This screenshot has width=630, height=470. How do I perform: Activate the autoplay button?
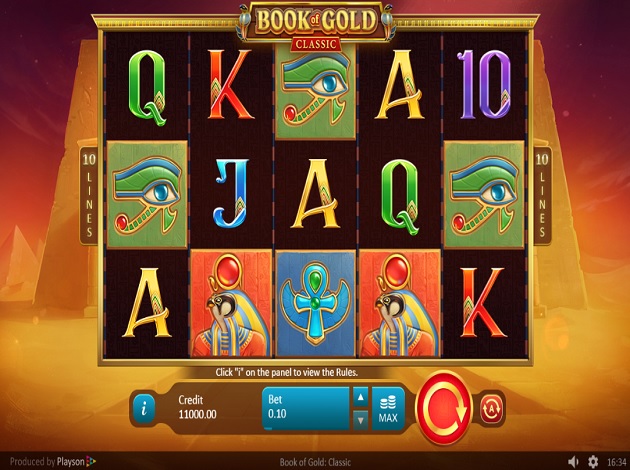(491, 407)
